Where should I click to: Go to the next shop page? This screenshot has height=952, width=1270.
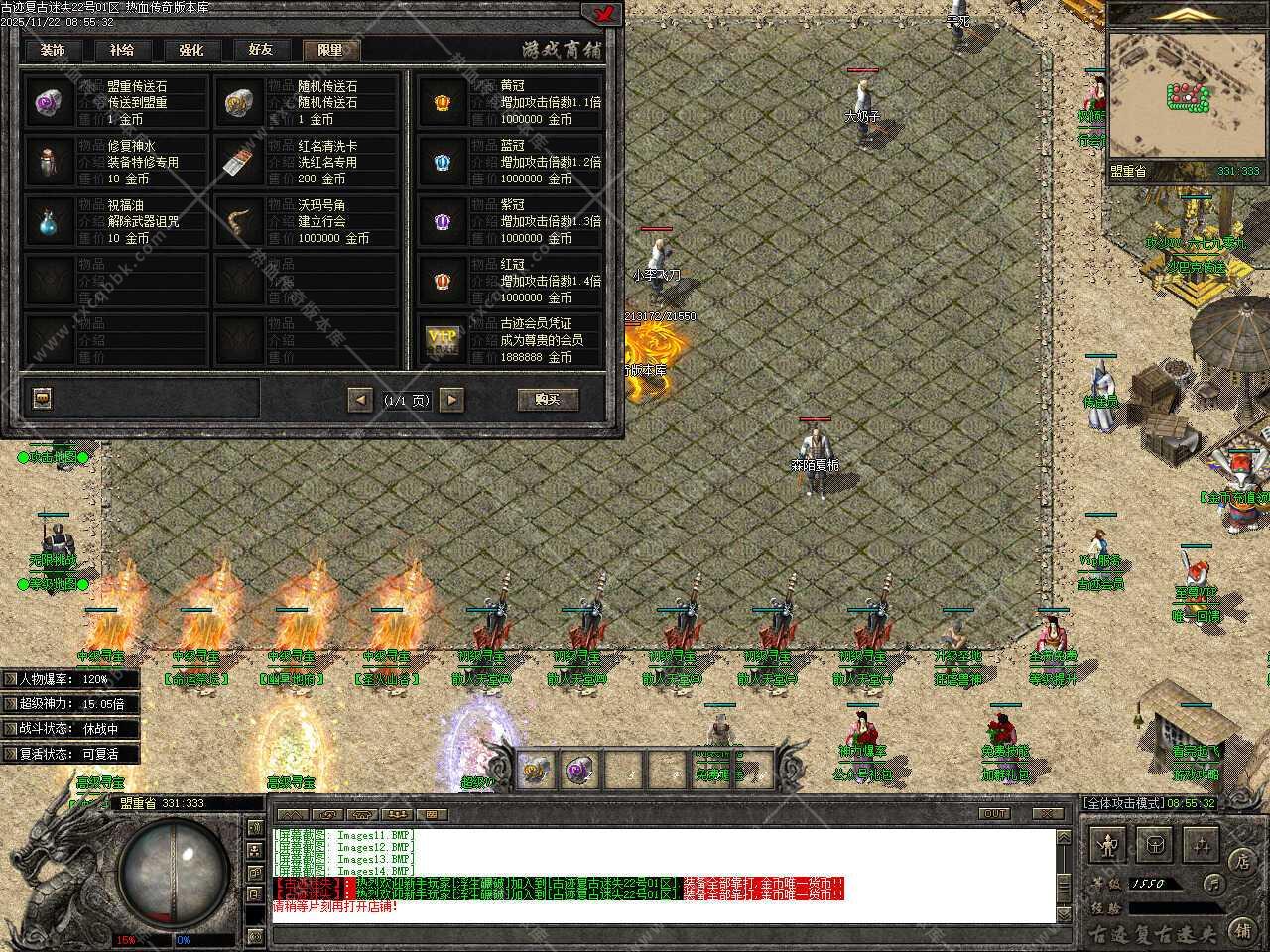coord(452,400)
